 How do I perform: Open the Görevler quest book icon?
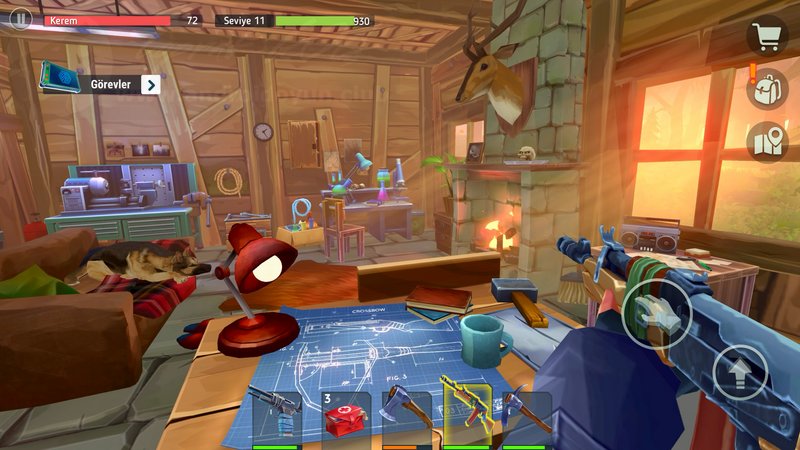[x=61, y=77]
